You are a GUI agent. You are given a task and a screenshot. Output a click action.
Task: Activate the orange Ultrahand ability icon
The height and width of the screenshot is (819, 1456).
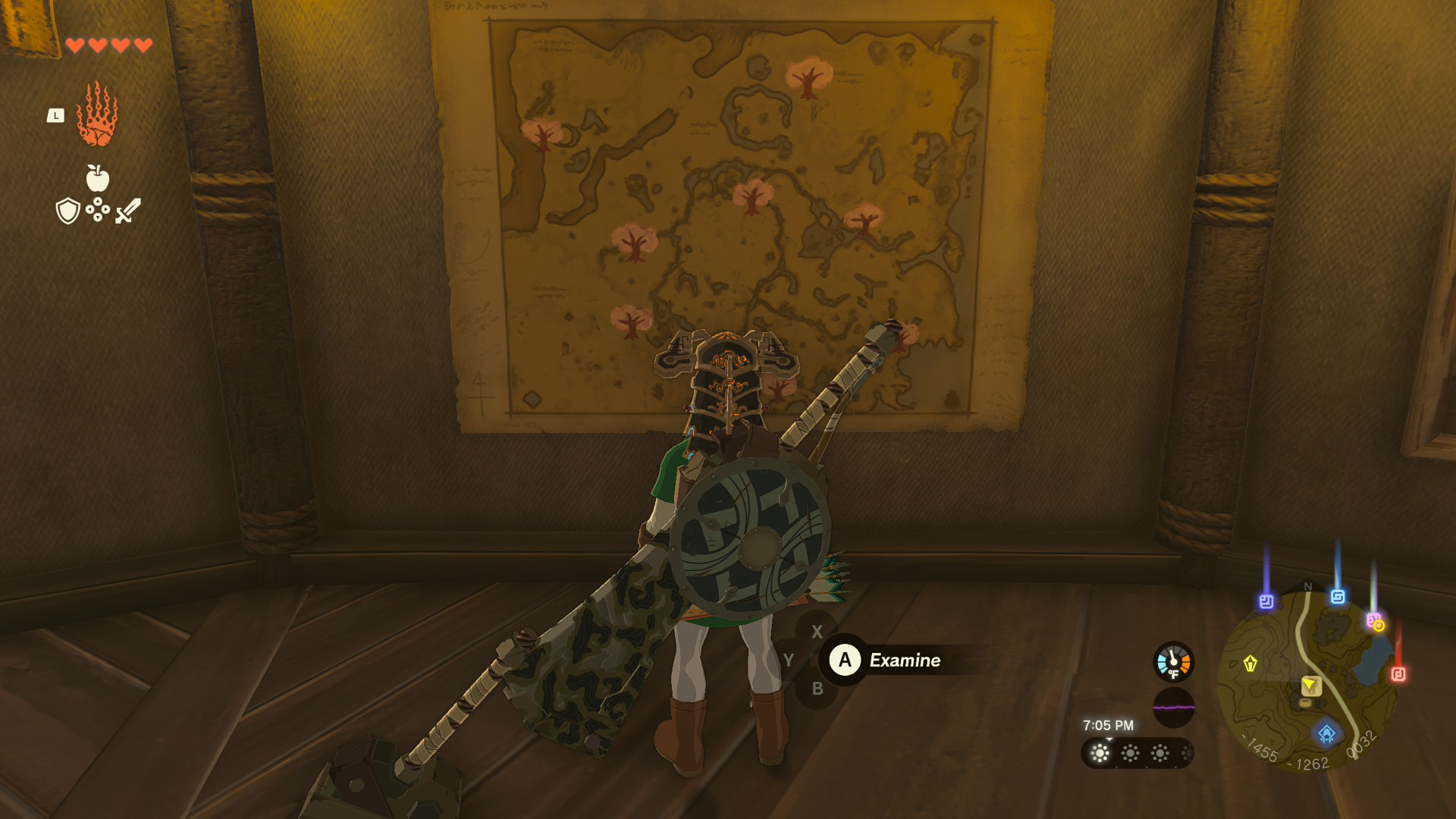click(x=97, y=115)
